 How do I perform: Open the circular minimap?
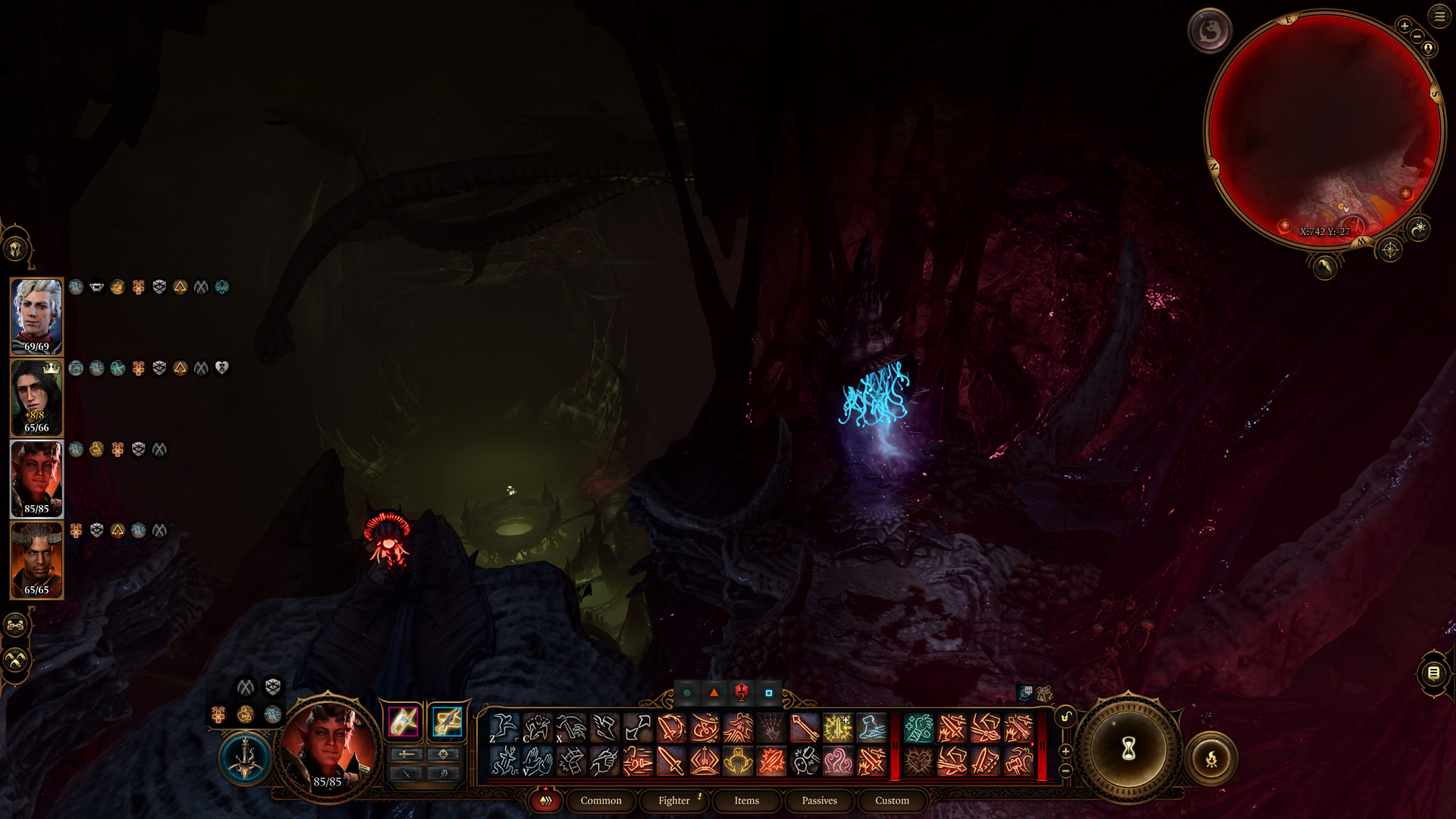1323,129
